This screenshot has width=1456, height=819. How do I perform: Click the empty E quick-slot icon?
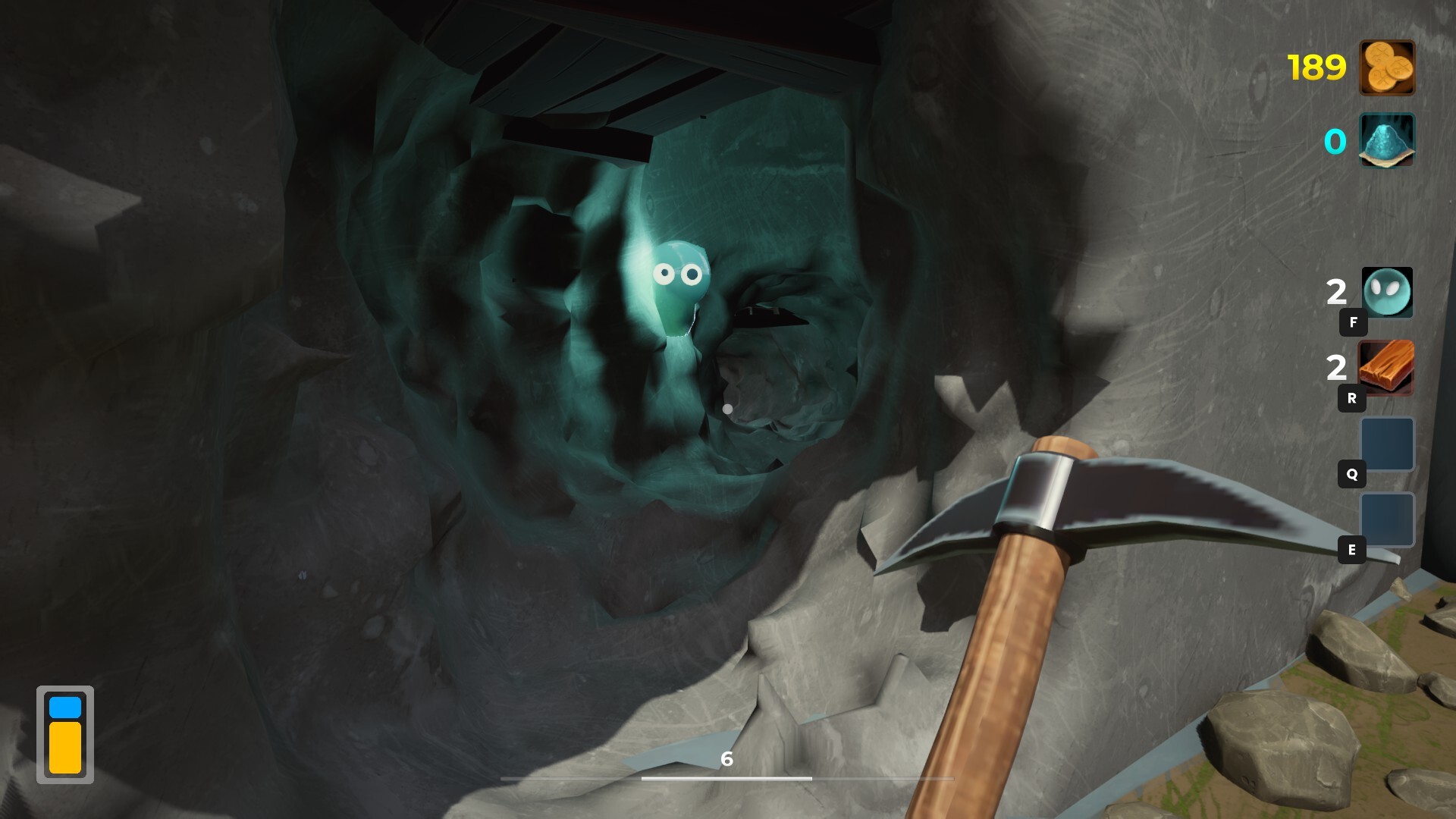(1387, 520)
